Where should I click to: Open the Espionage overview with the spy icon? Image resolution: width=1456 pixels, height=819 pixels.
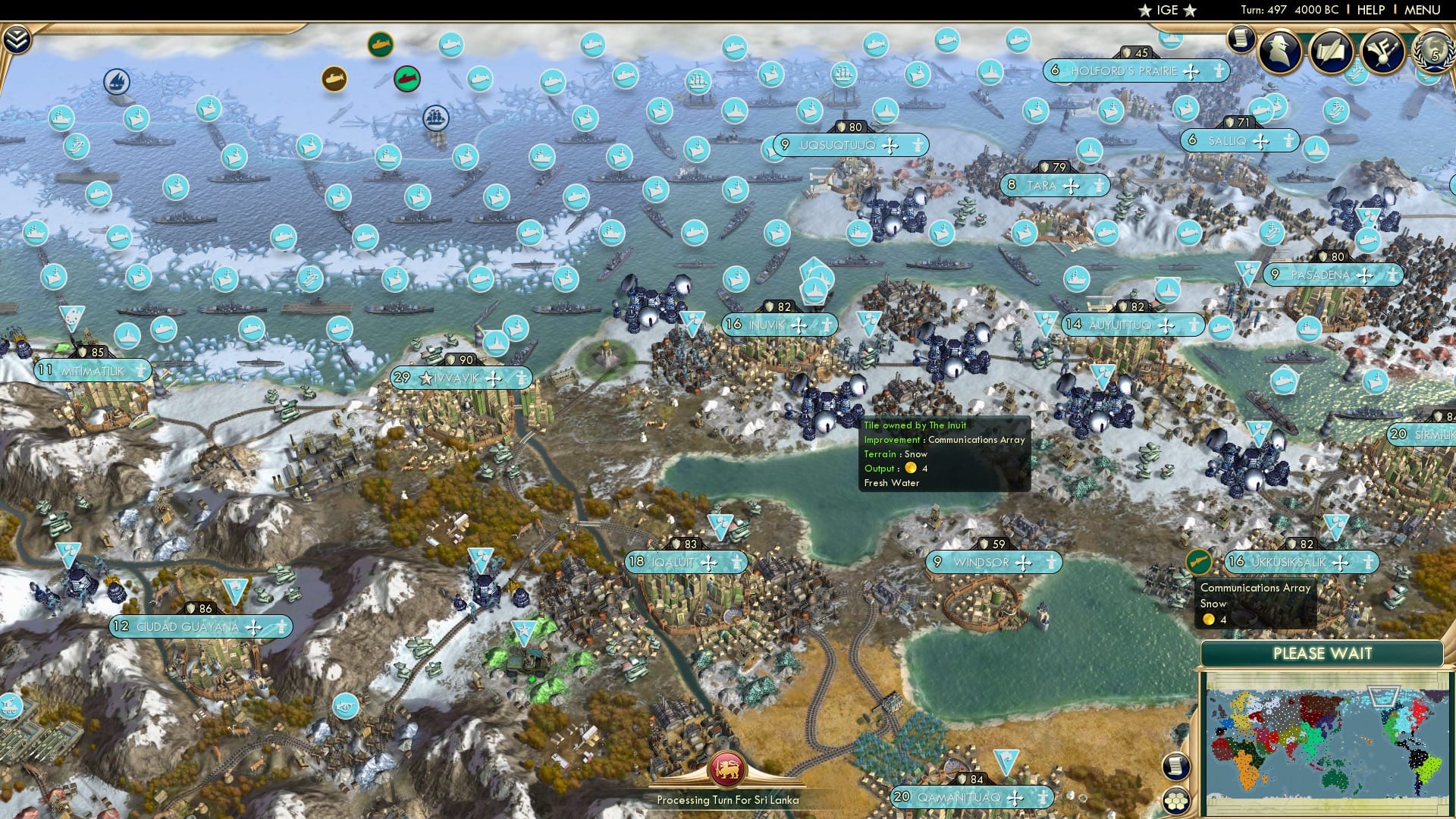[x=1279, y=51]
